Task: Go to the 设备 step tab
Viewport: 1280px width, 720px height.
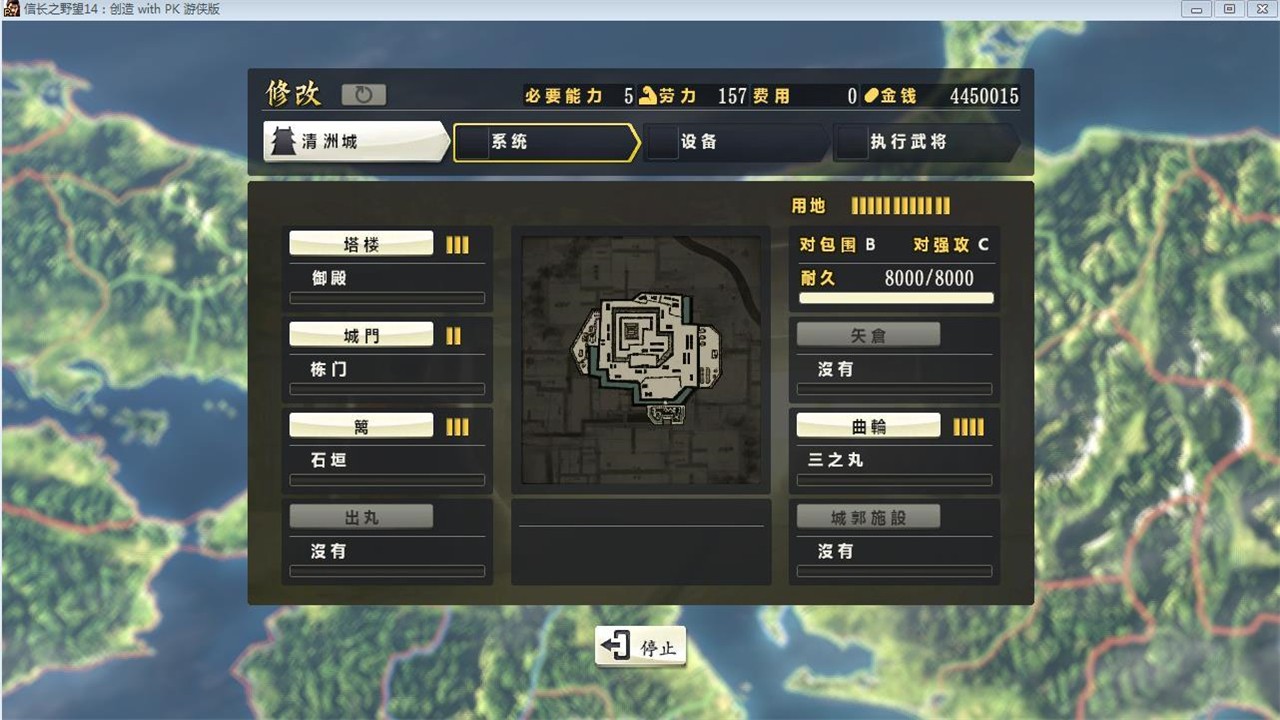Action: pos(735,142)
